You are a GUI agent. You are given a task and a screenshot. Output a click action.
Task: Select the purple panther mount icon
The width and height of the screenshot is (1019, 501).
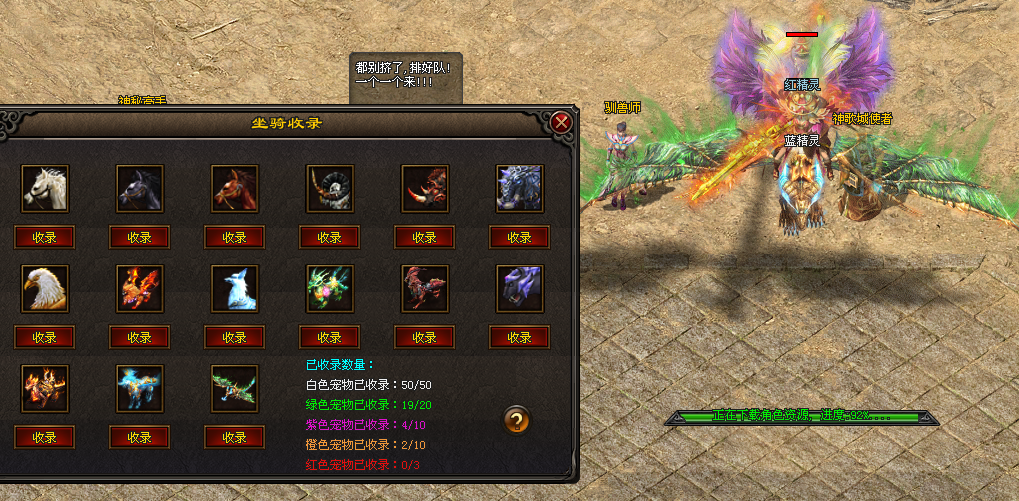(x=520, y=289)
